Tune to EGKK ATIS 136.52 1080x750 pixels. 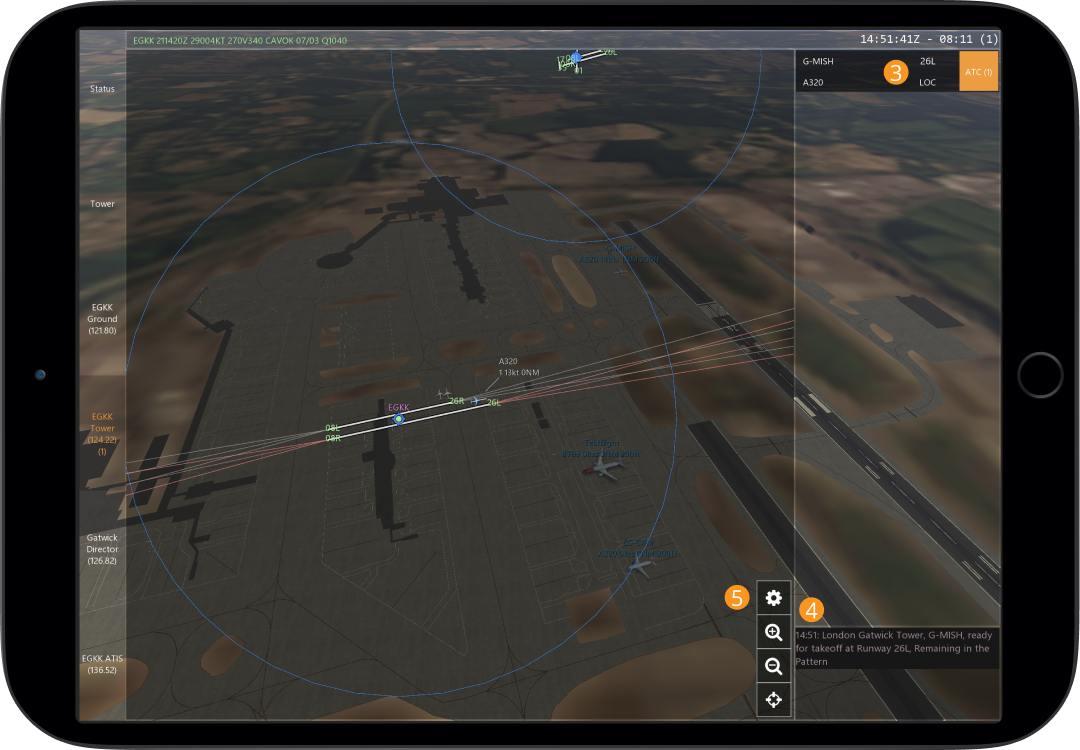point(102,664)
